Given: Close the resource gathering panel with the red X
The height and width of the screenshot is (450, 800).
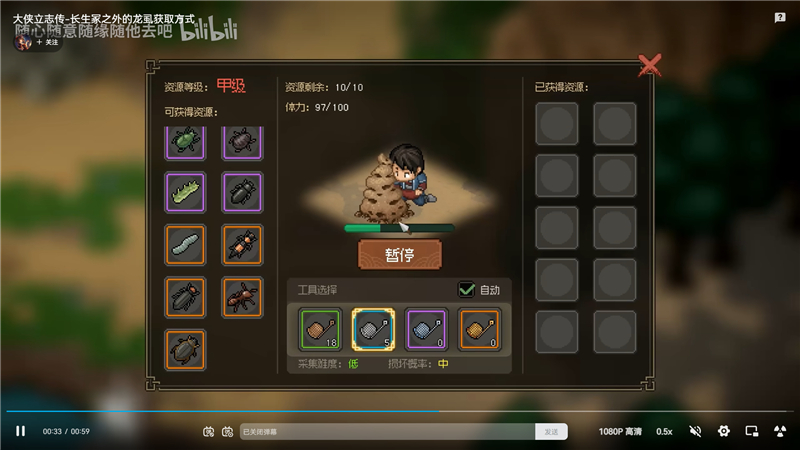Looking at the screenshot, I should click(650, 66).
